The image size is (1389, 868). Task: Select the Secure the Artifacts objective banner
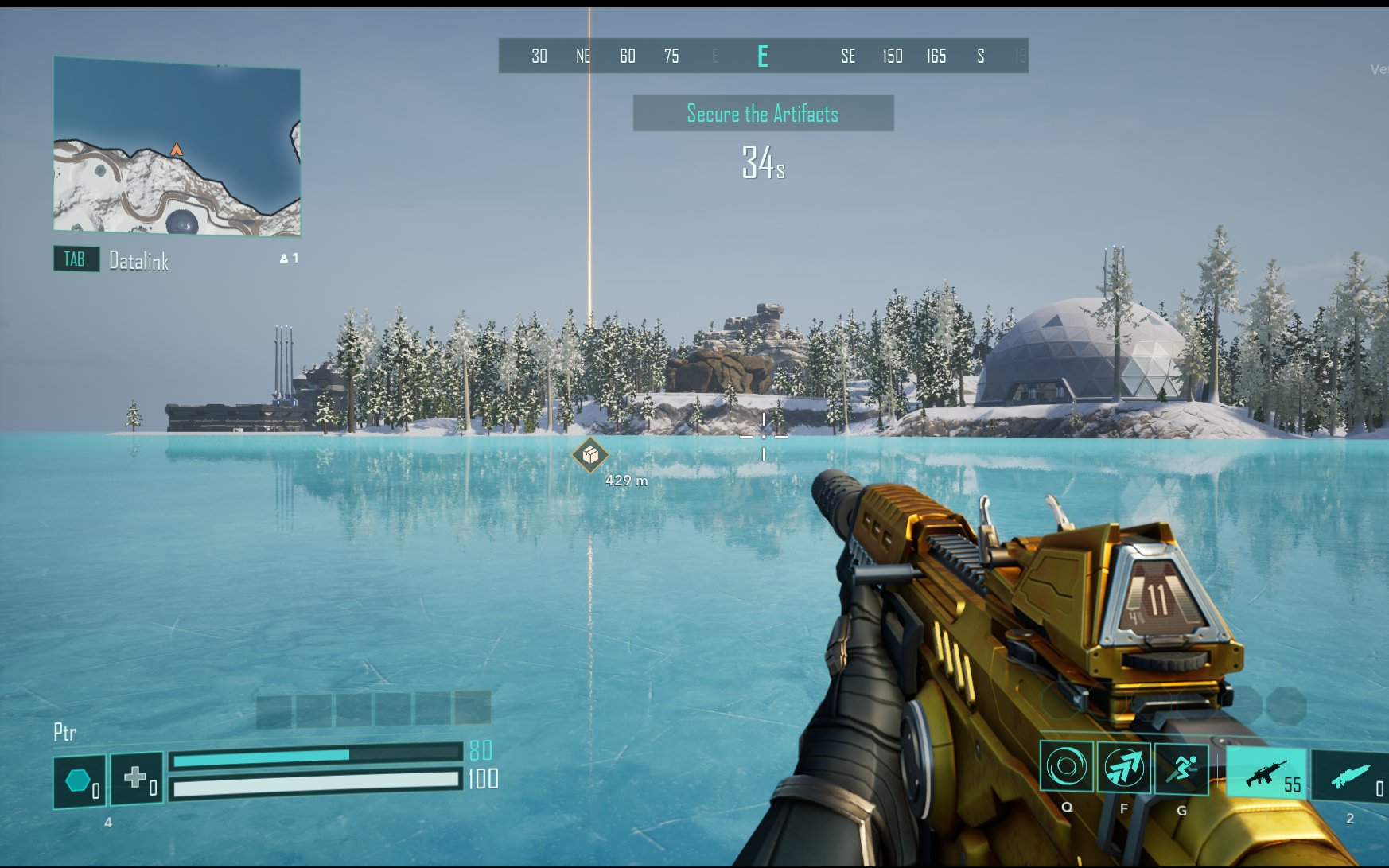point(763,114)
